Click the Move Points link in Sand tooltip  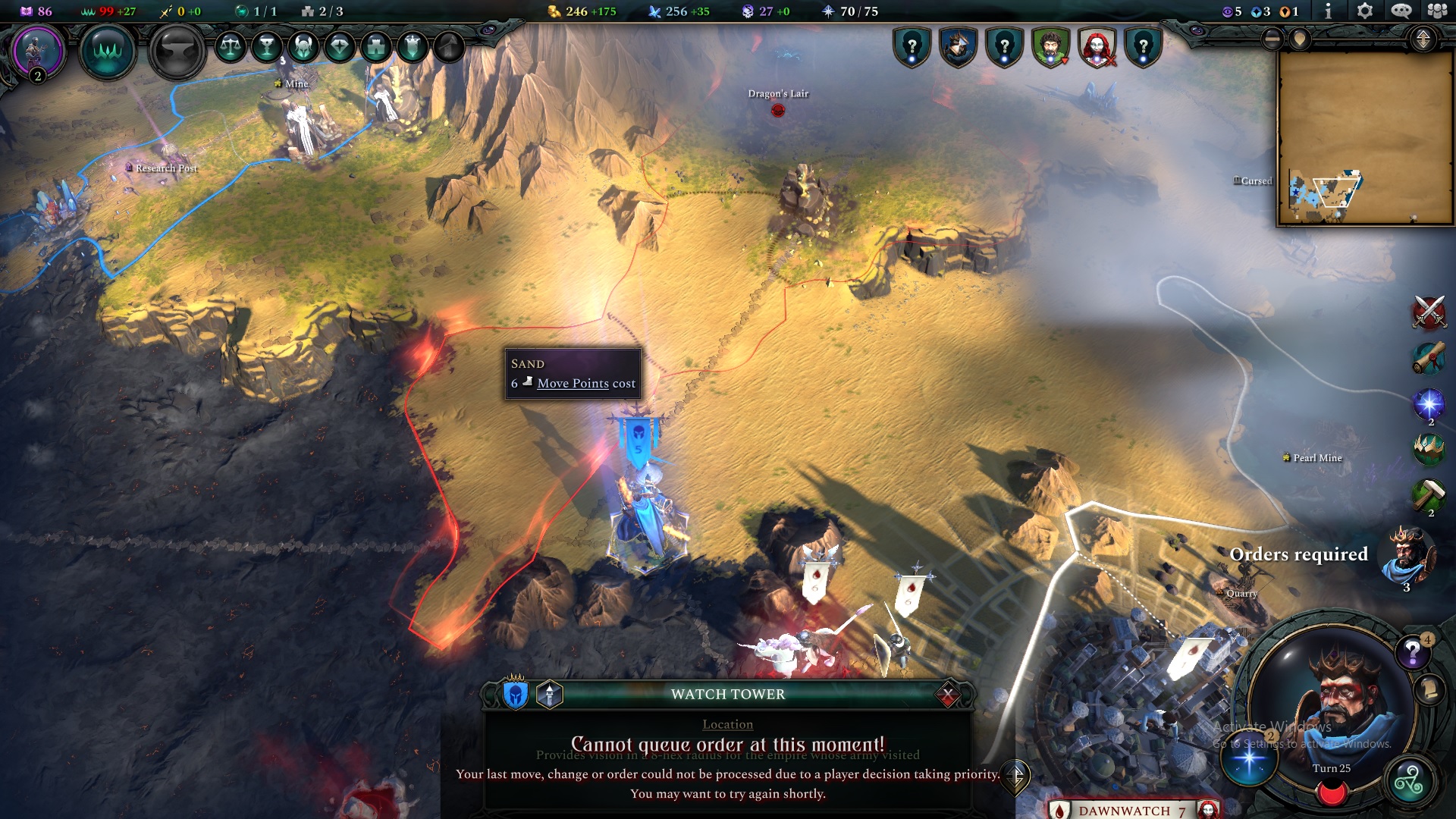[572, 384]
